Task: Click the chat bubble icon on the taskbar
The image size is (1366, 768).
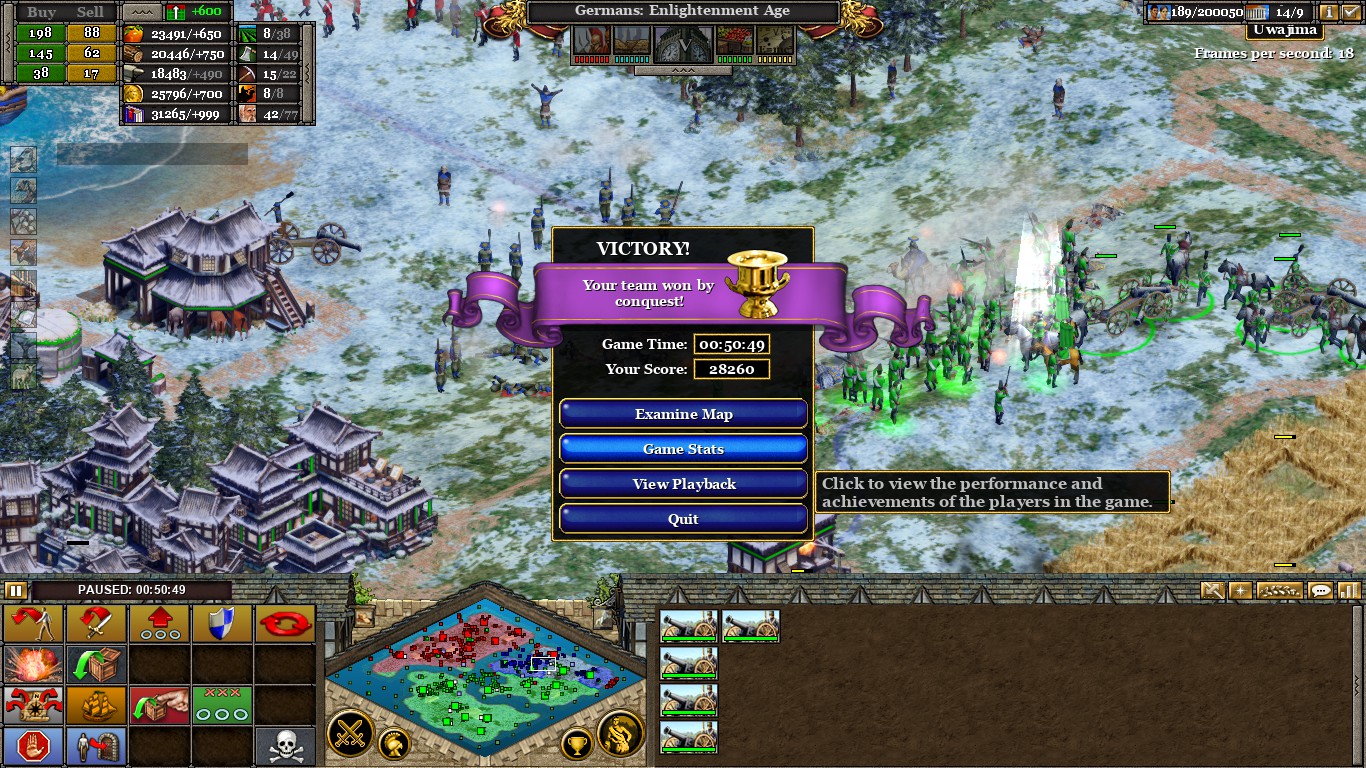Action: tap(1322, 591)
